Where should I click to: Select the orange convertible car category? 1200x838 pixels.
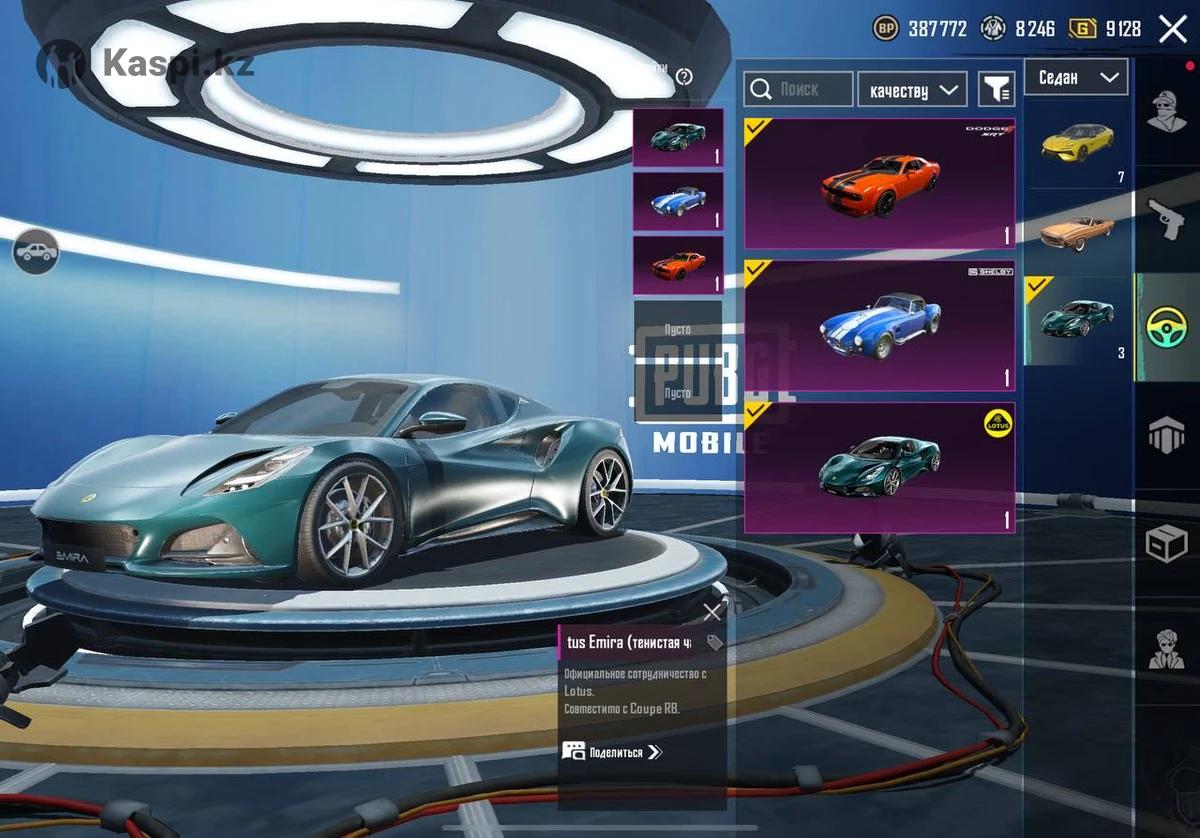1077,232
